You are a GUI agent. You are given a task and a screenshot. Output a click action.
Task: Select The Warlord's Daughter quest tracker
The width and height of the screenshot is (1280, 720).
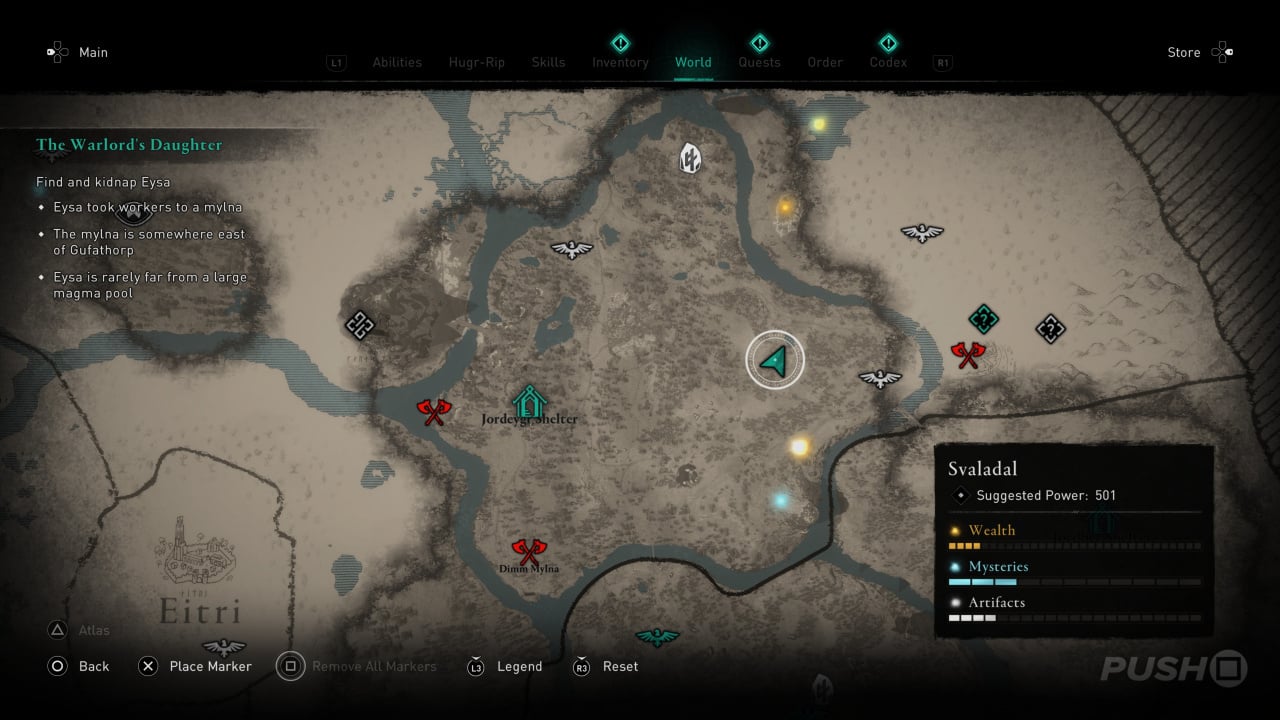[x=130, y=145]
